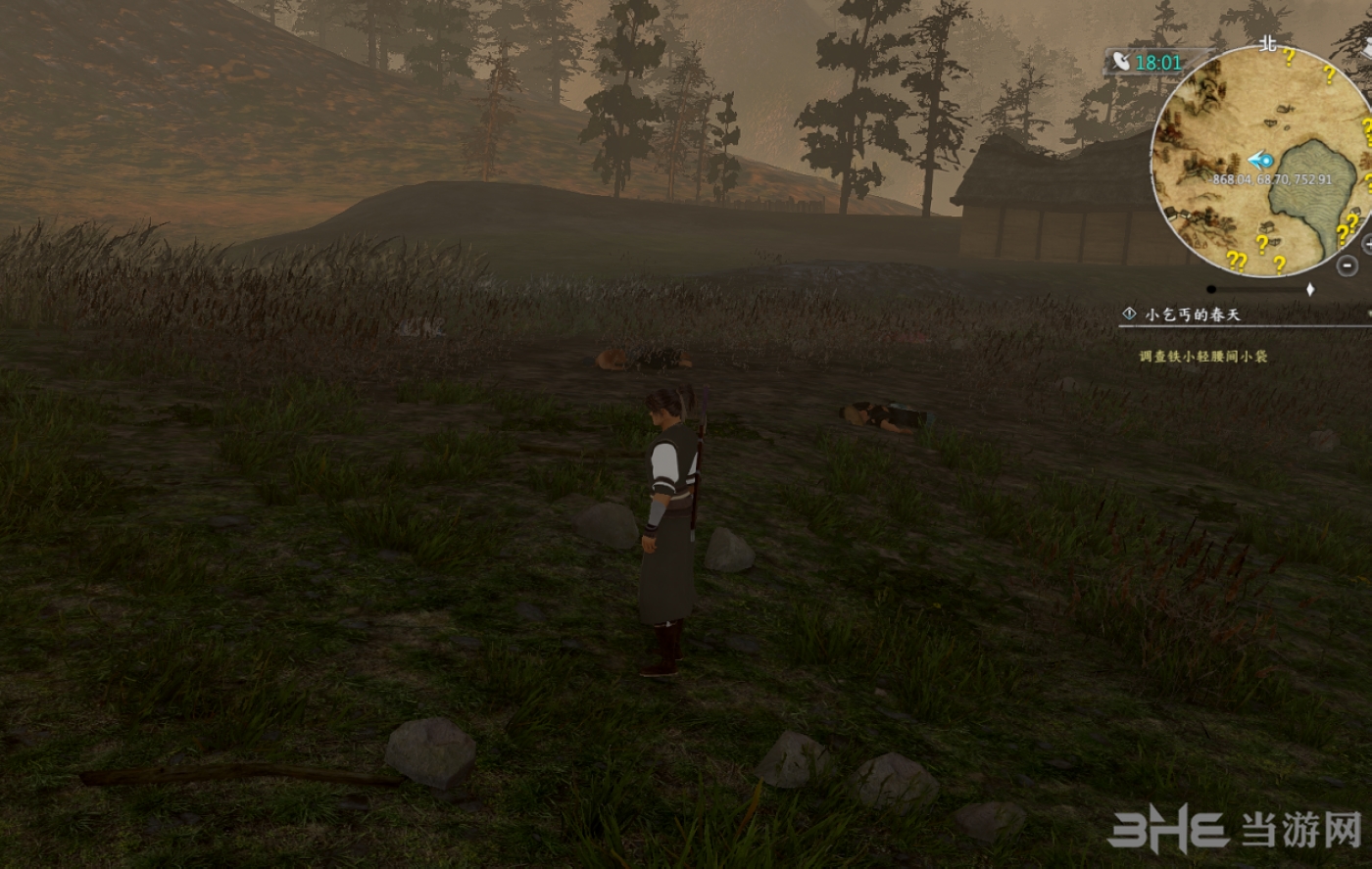Click the minimap zoom-out minus button

(x=1348, y=265)
